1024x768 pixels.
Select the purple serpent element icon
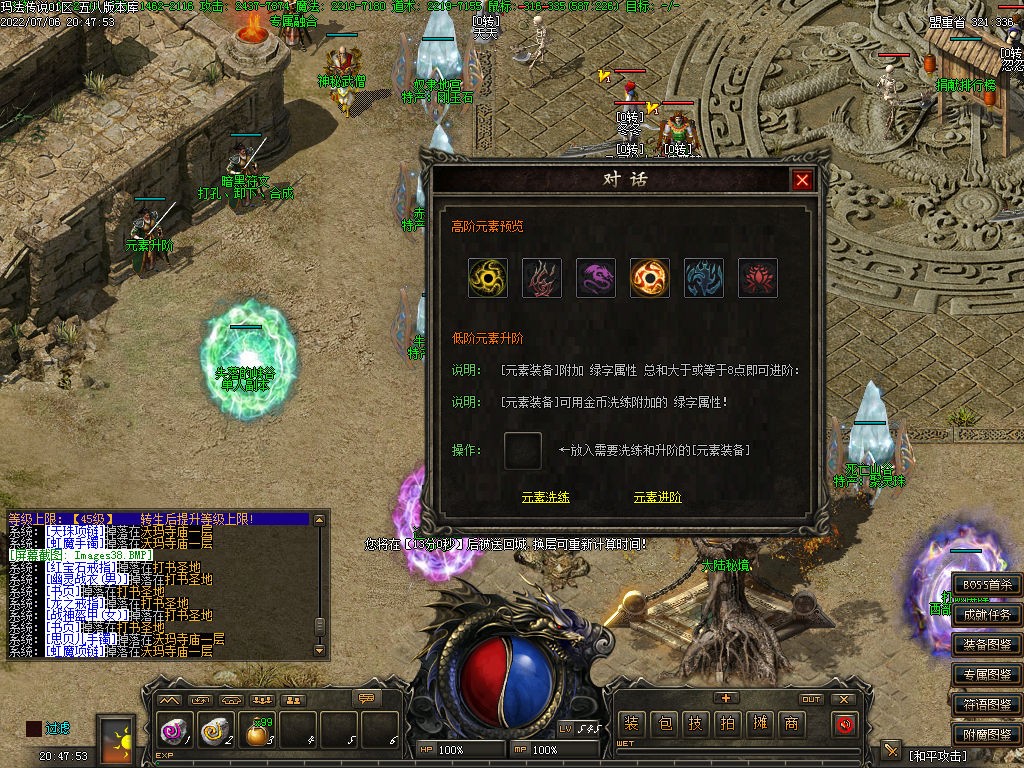click(x=596, y=278)
